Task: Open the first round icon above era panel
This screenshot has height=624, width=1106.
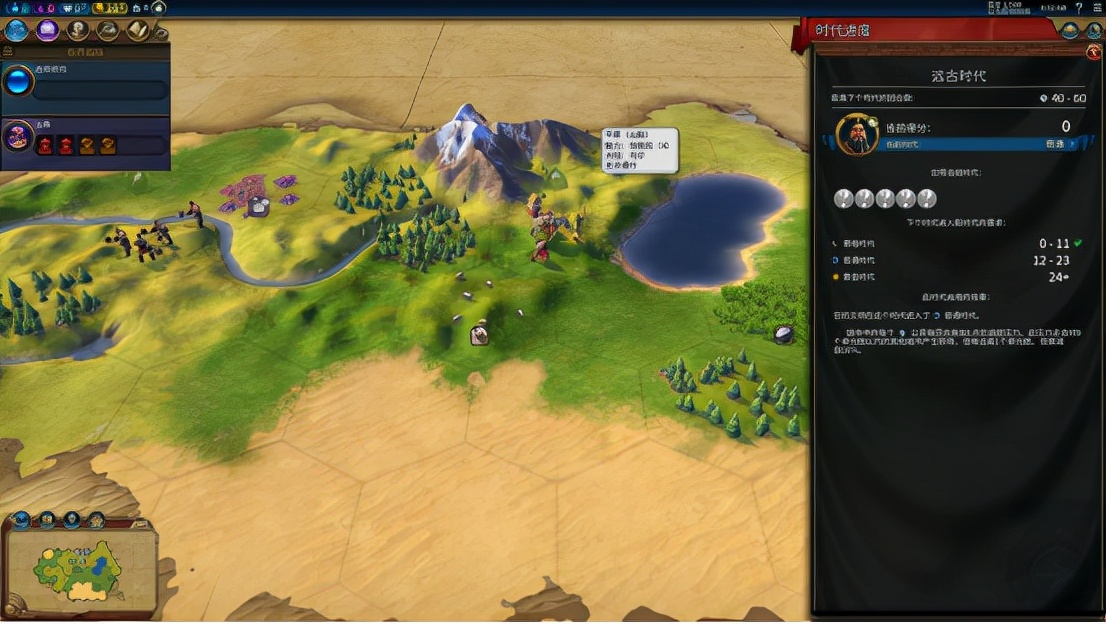Action: click(1071, 30)
